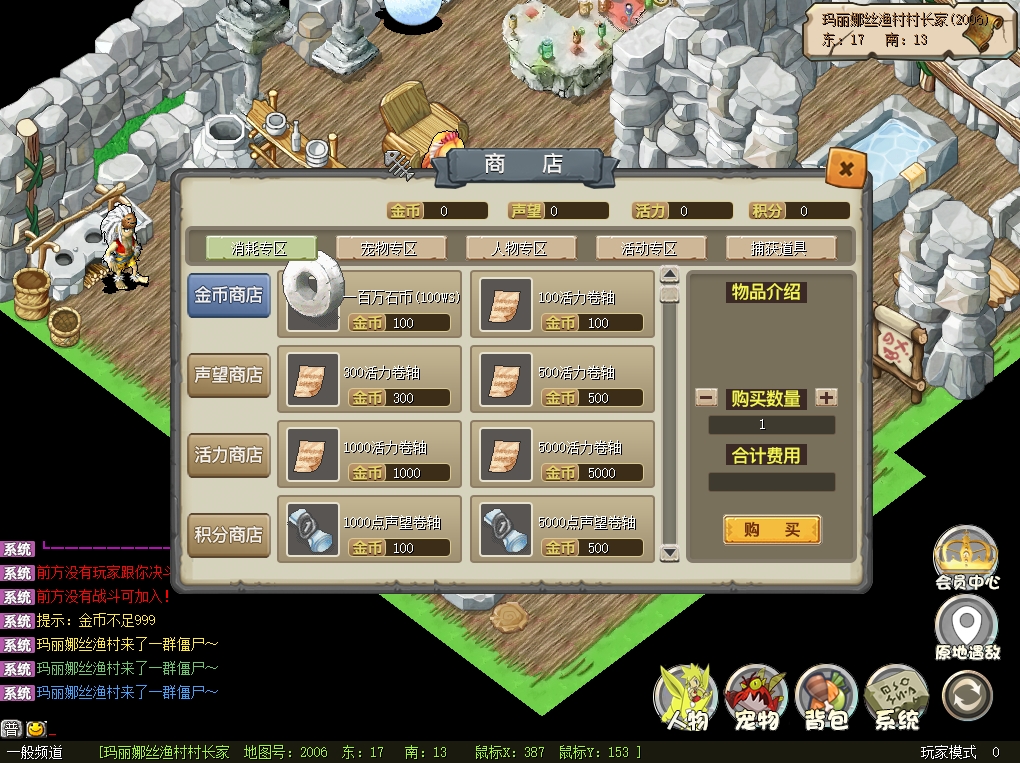The height and width of the screenshot is (763, 1020).
Task: Show the 捕获道具 tab
Action: point(780,248)
